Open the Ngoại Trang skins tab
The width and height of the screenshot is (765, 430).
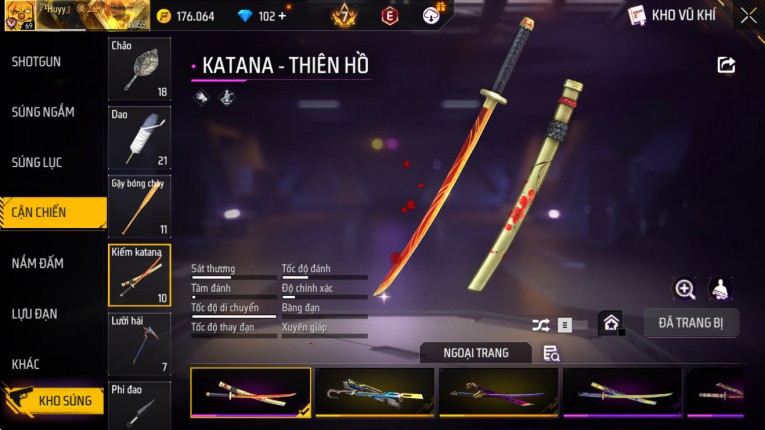[x=476, y=353]
